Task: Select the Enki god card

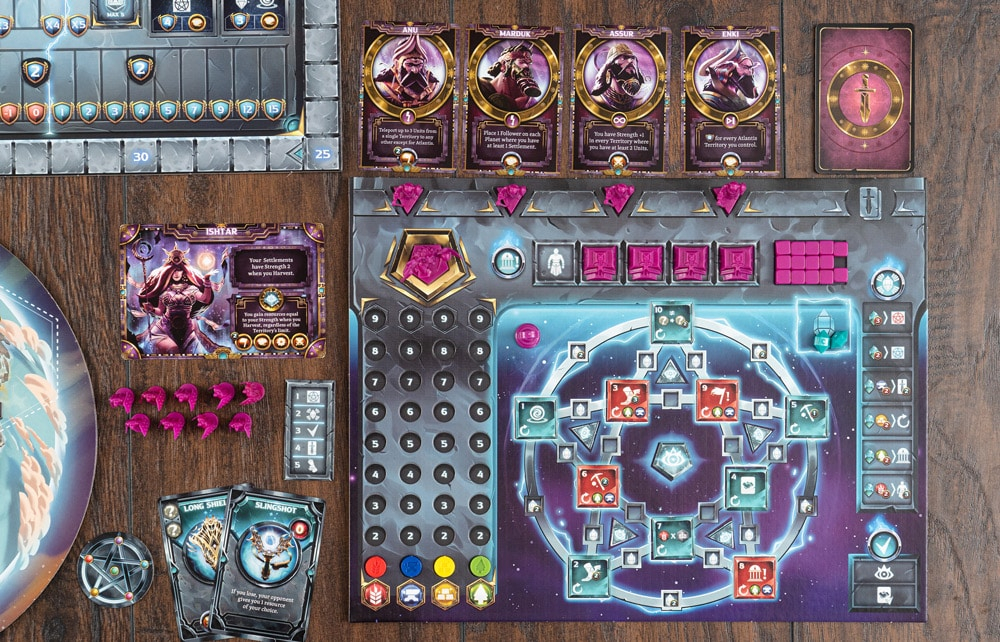Action: 730,96
